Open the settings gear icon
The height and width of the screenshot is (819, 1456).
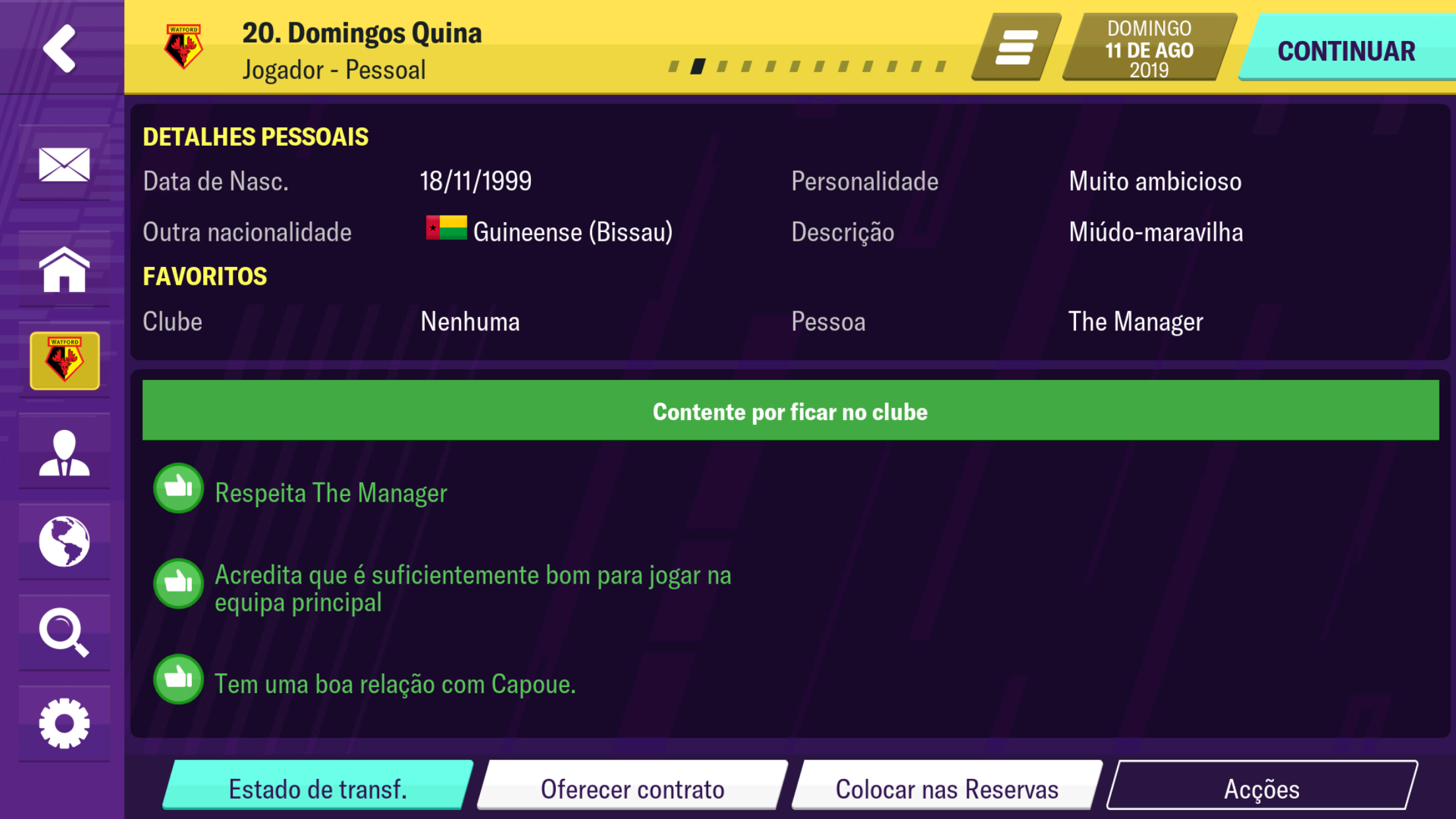tap(64, 723)
